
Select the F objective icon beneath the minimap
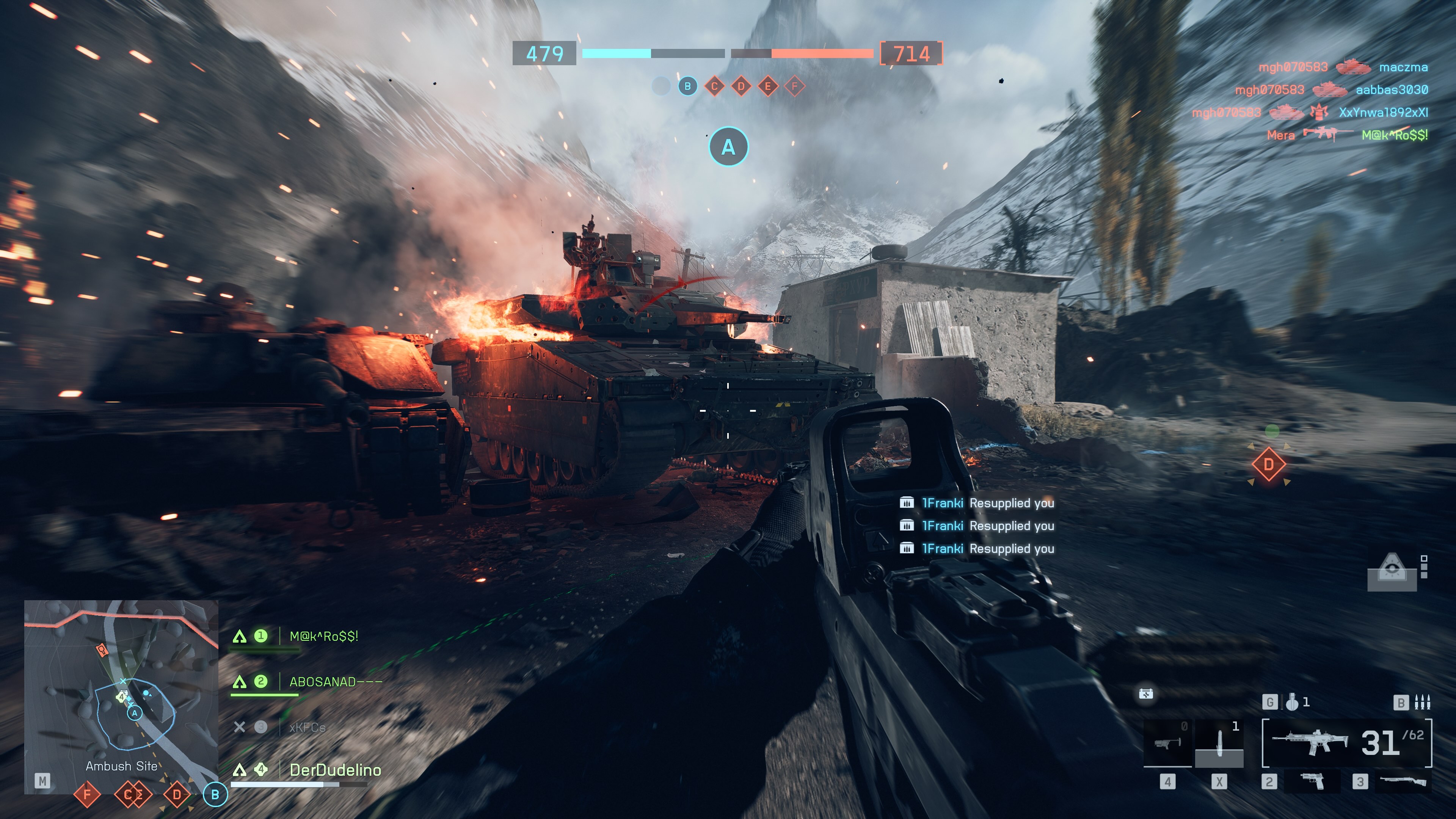[x=87, y=794]
